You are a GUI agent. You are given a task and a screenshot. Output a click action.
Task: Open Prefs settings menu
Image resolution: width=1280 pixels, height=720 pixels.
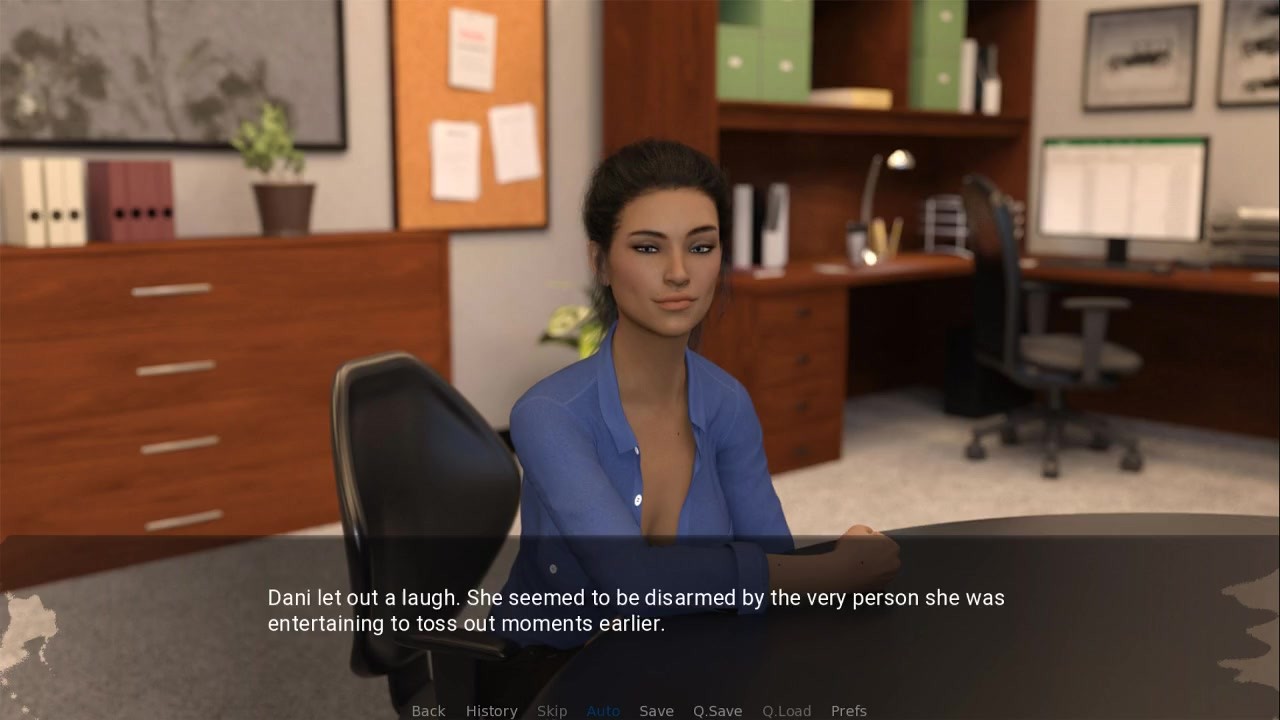(849, 711)
